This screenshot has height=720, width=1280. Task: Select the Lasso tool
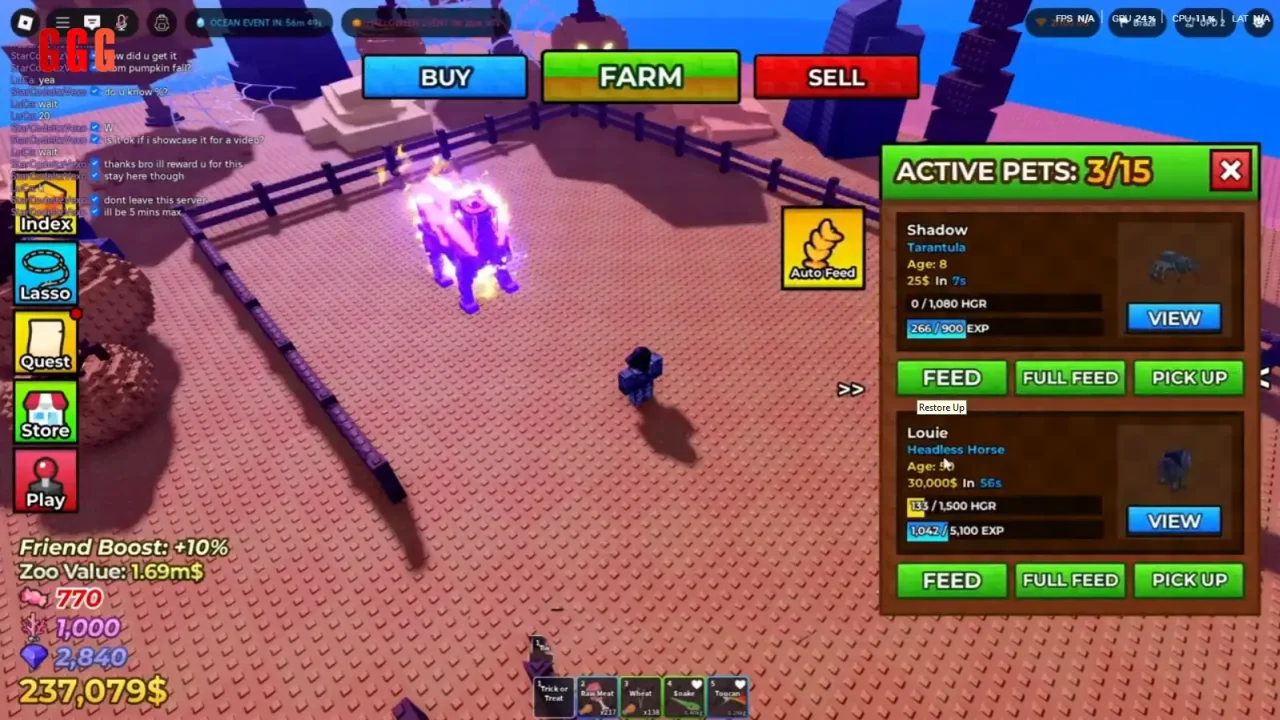45,272
